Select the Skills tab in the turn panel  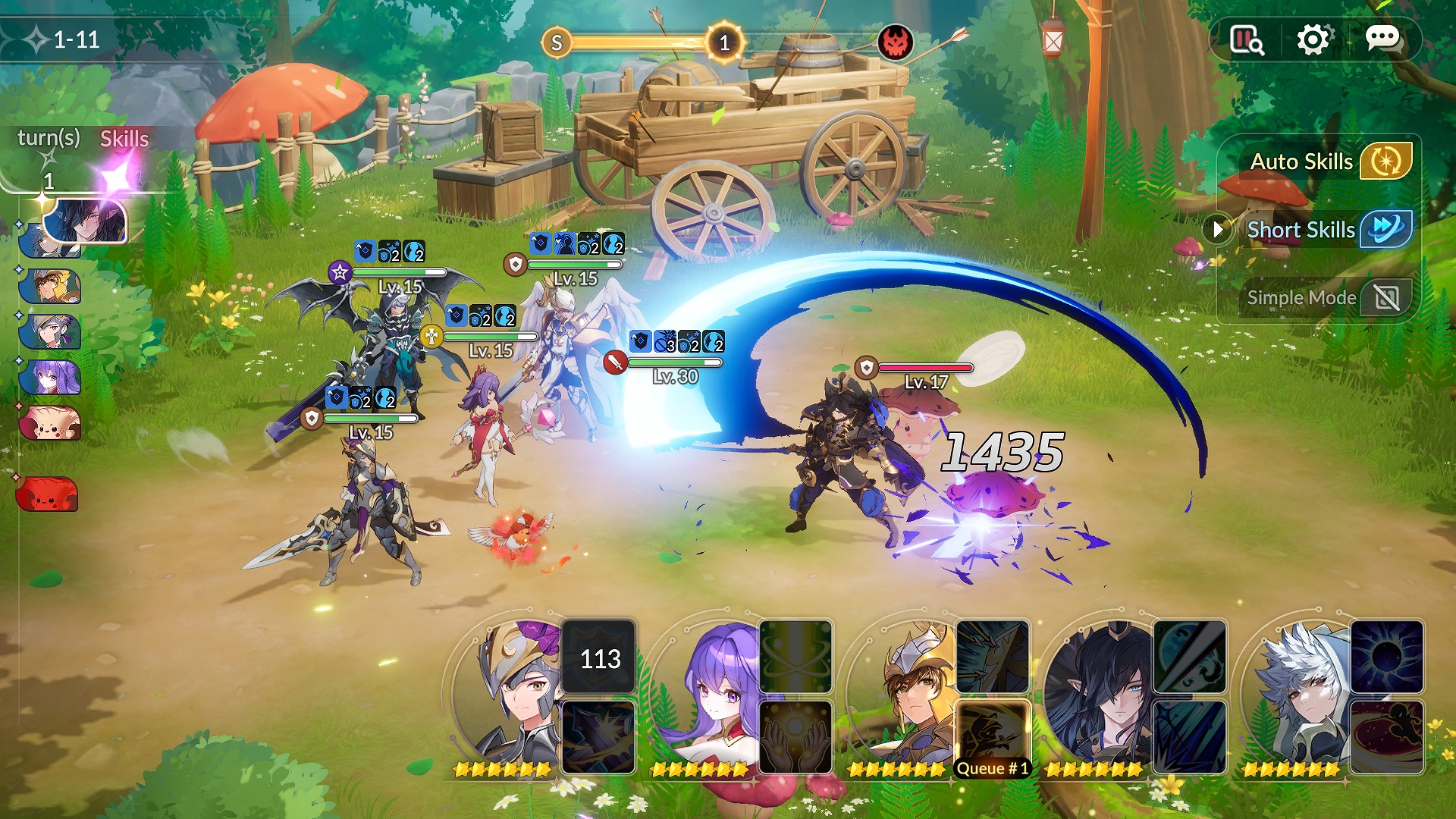tap(124, 139)
